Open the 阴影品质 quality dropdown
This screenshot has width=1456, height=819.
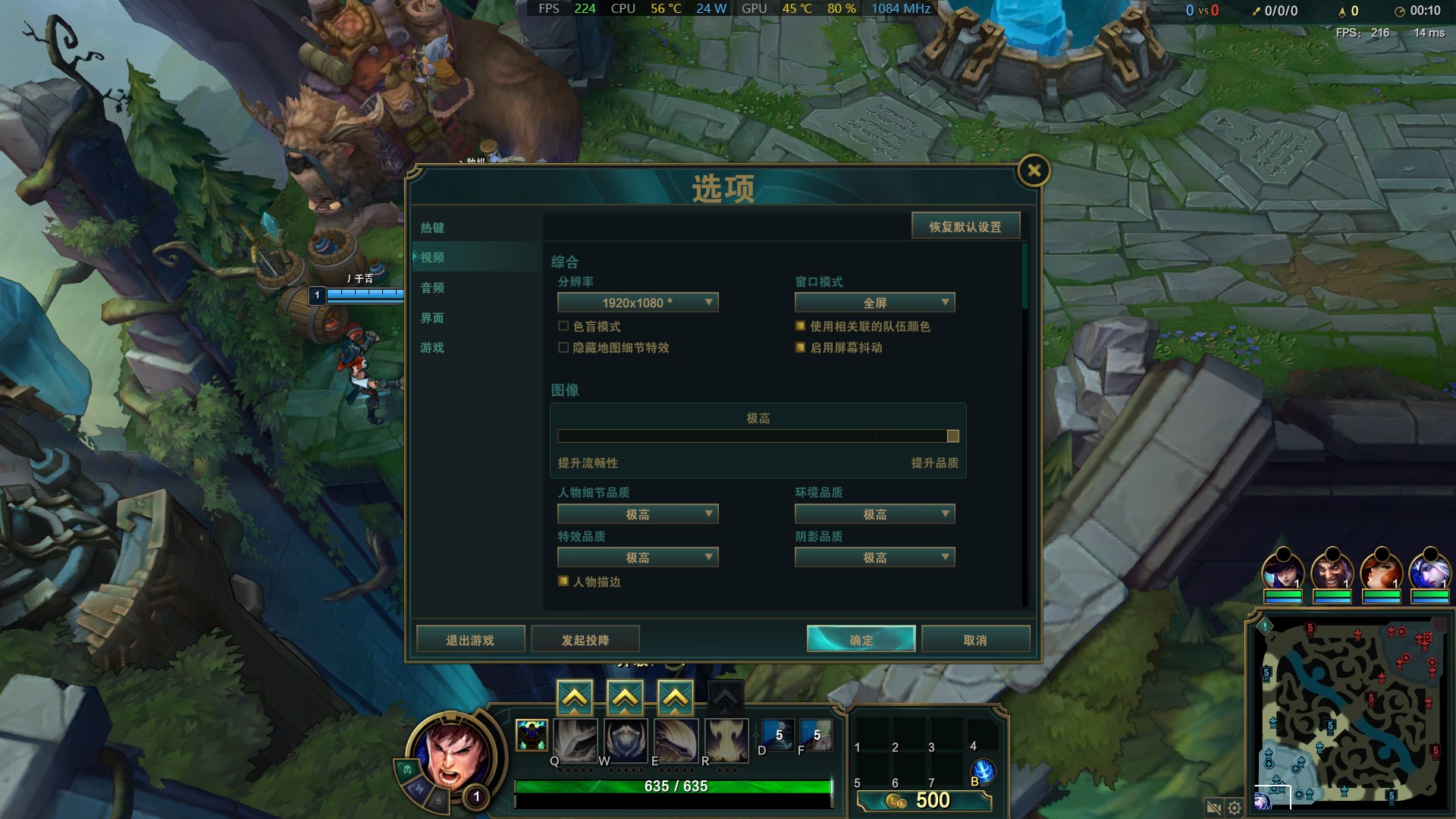874,557
